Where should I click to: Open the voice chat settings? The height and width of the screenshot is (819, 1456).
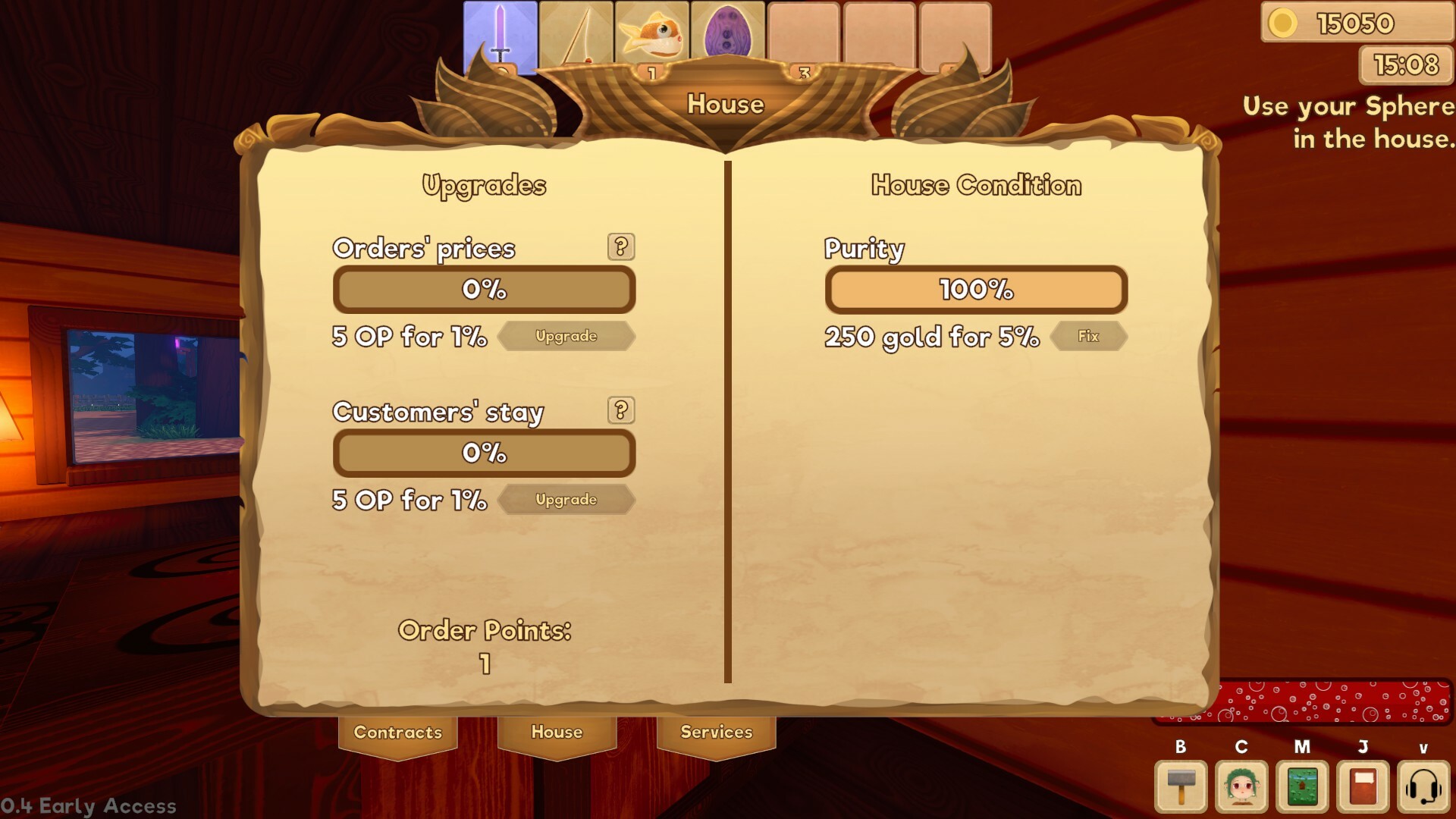[x=1423, y=786]
